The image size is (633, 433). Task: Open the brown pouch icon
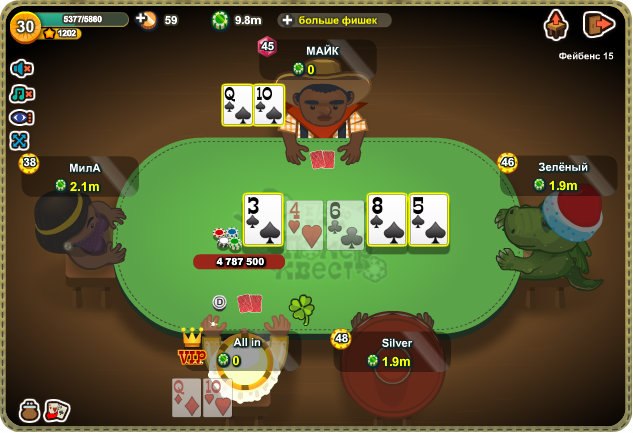click(30, 410)
